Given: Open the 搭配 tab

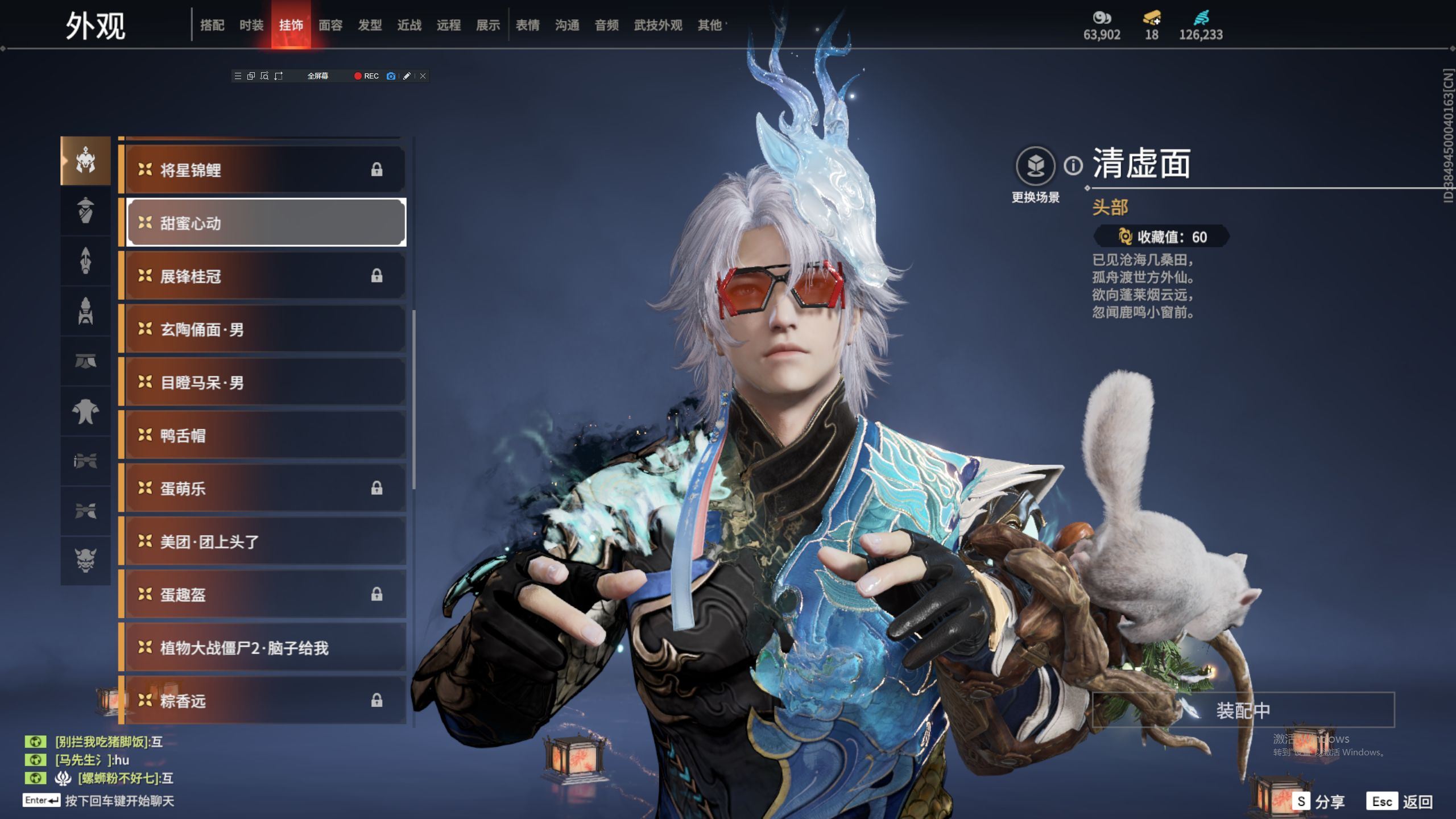Looking at the screenshot, I should coord(212,25).
